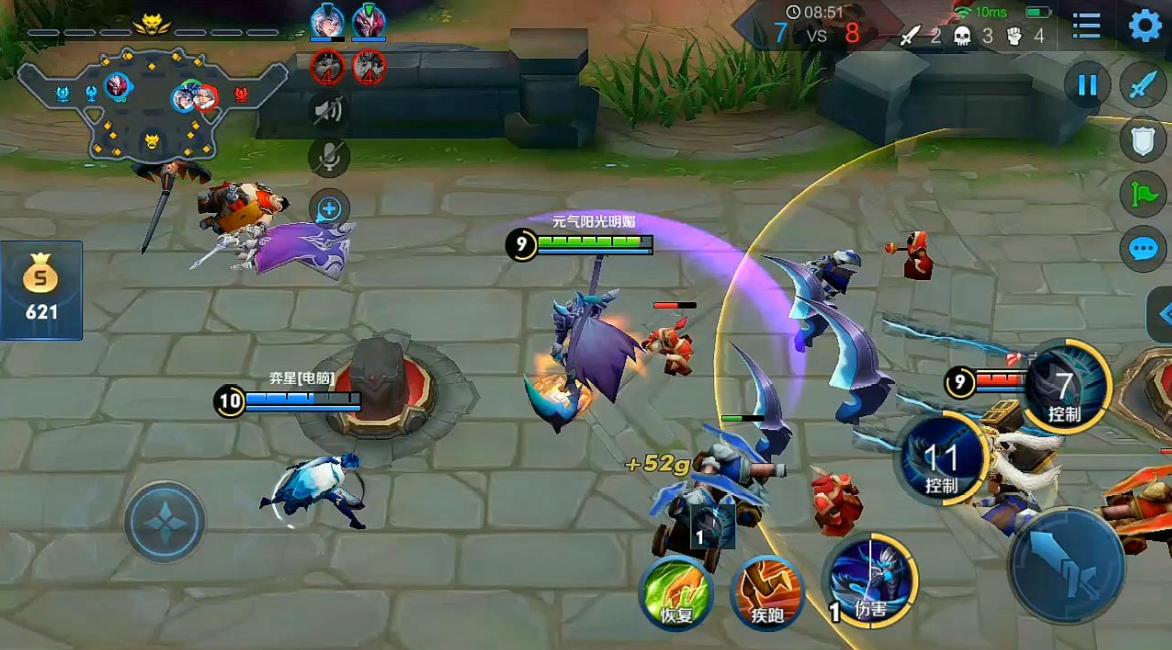This screenshot has height=650, width=1172.
Task: Toggle the speaker mute icon
Action: click(329, 109)
